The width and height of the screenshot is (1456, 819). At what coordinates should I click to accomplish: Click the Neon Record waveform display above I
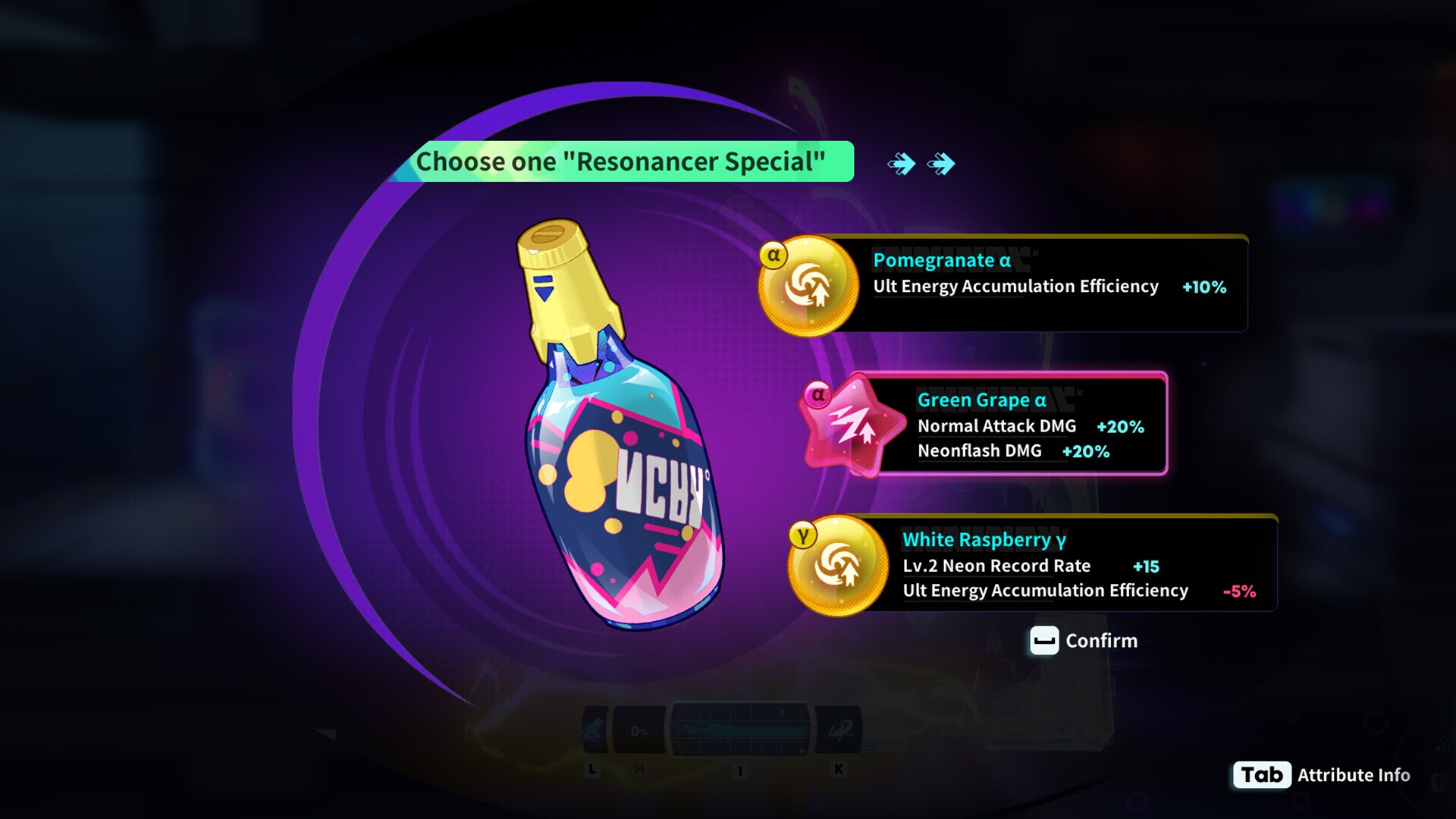pyautogui.click(x=739, y=729)
